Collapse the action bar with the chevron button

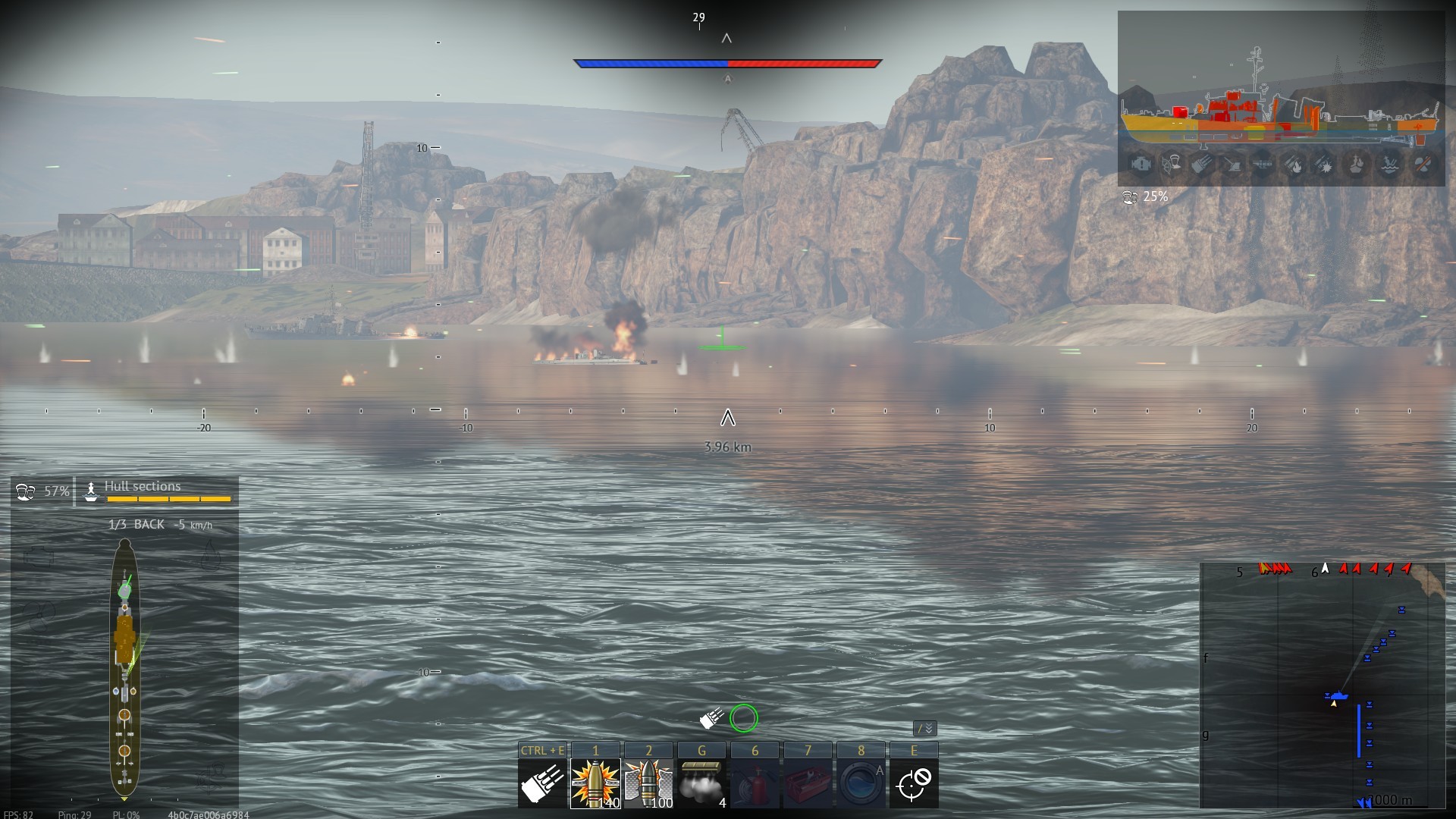point(925,729)
